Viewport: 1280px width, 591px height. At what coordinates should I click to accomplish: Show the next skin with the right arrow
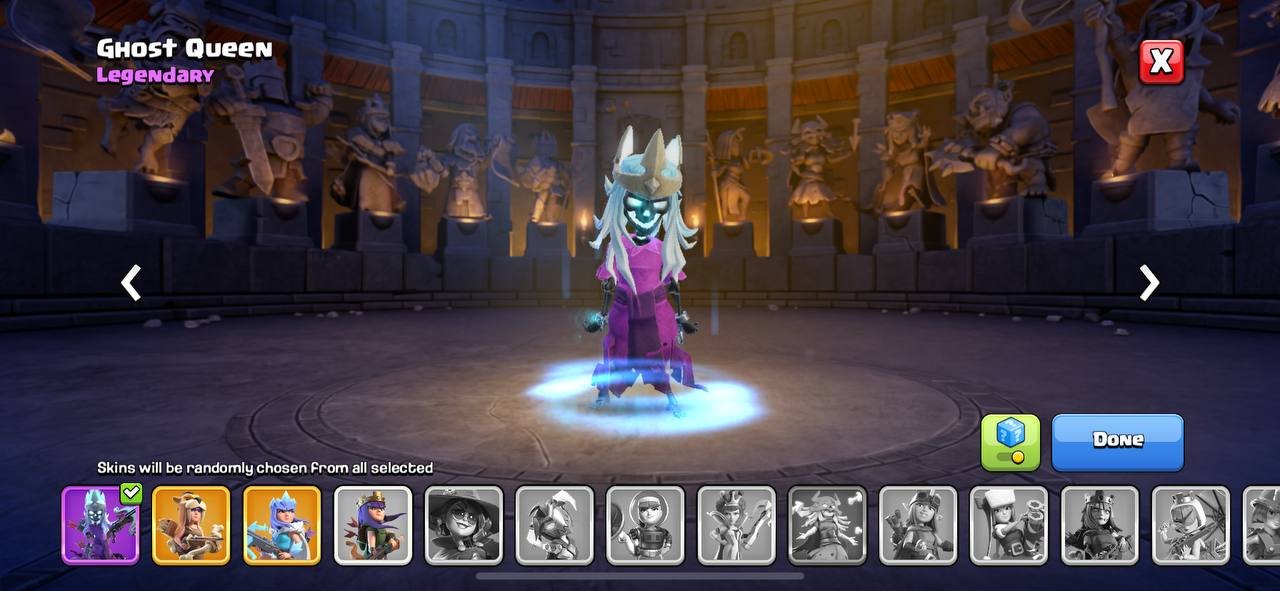tap(1149, 283)
